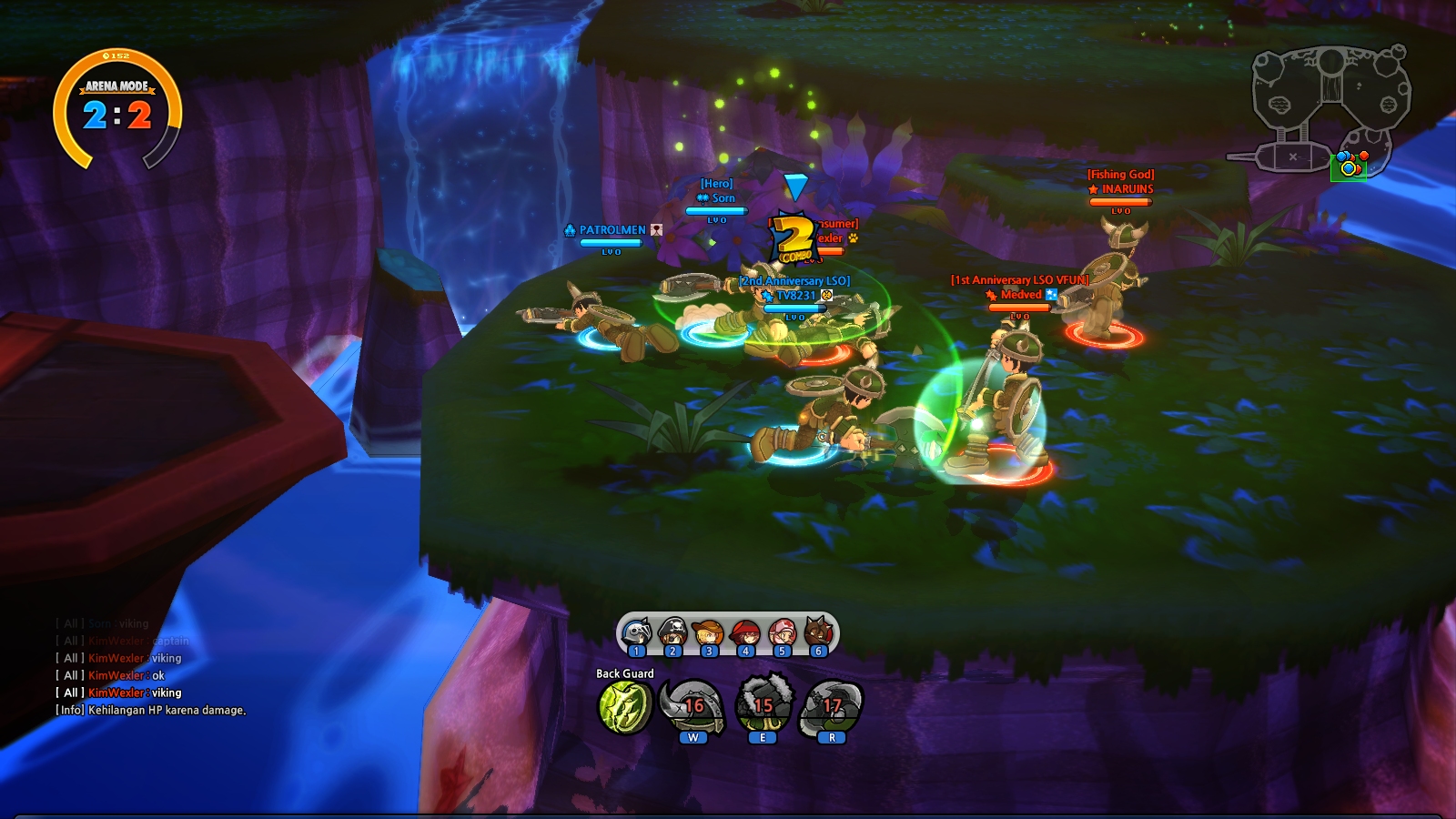Image resolution: width=1456 pixels, height=819 pixels.
Task: Choose the orange cowboy-hat hero portrait
Action: point(709,632)
